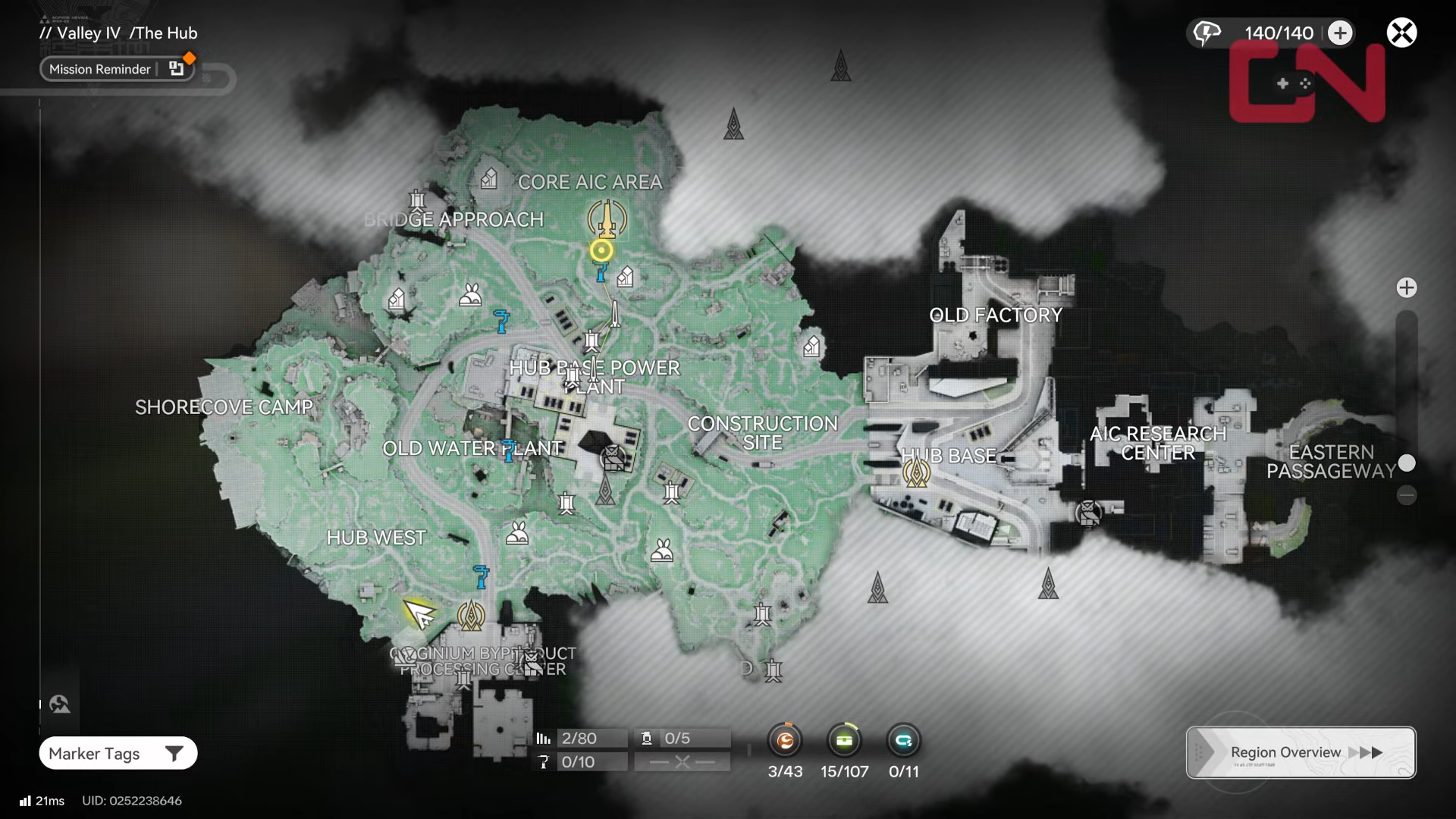Select the Hub Base teleport marker
The height and width of the screenshot is (819, 1456).
click(916, 472)
